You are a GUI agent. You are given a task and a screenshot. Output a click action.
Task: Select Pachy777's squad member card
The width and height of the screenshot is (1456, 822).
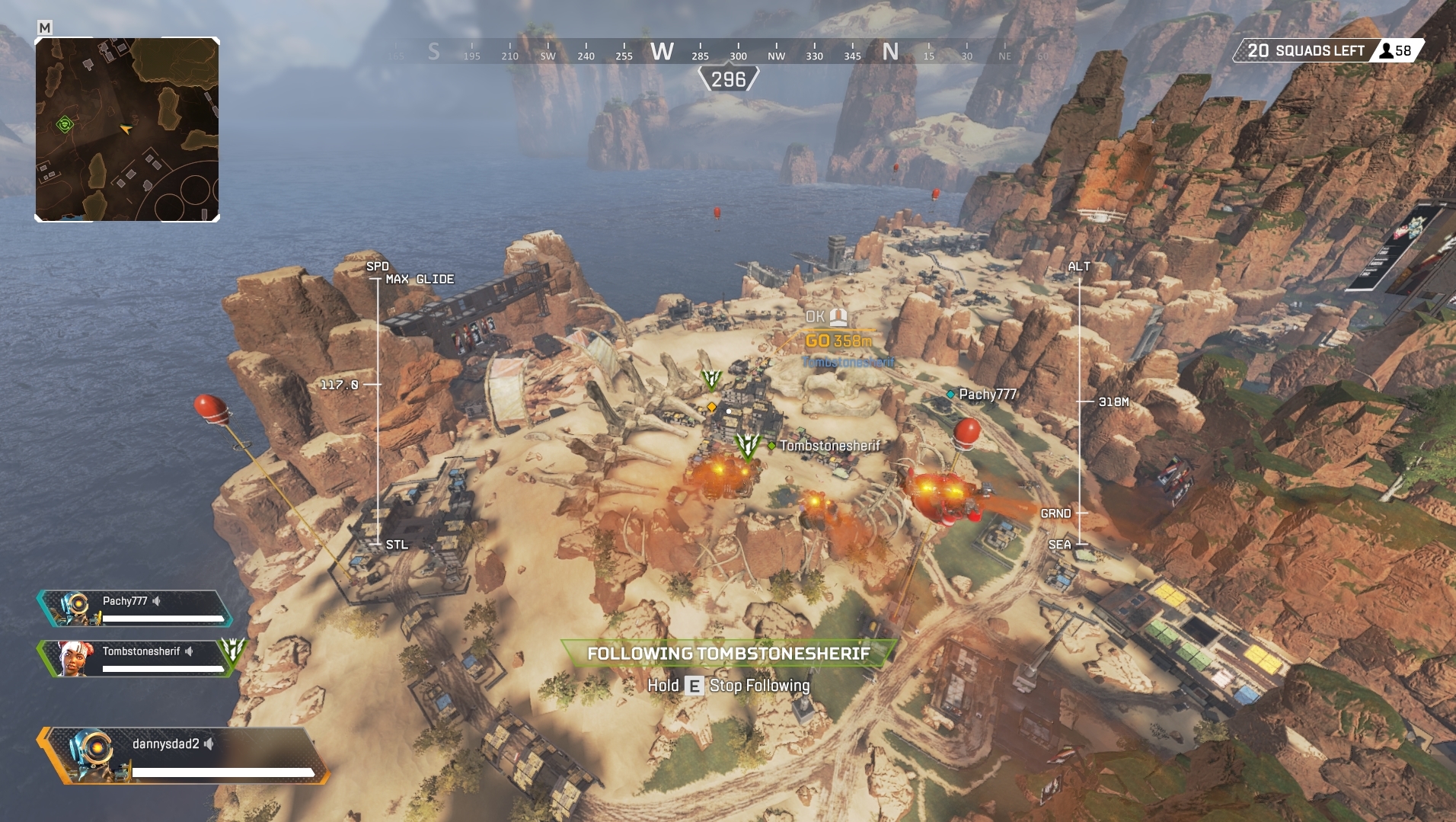(134, 609)
